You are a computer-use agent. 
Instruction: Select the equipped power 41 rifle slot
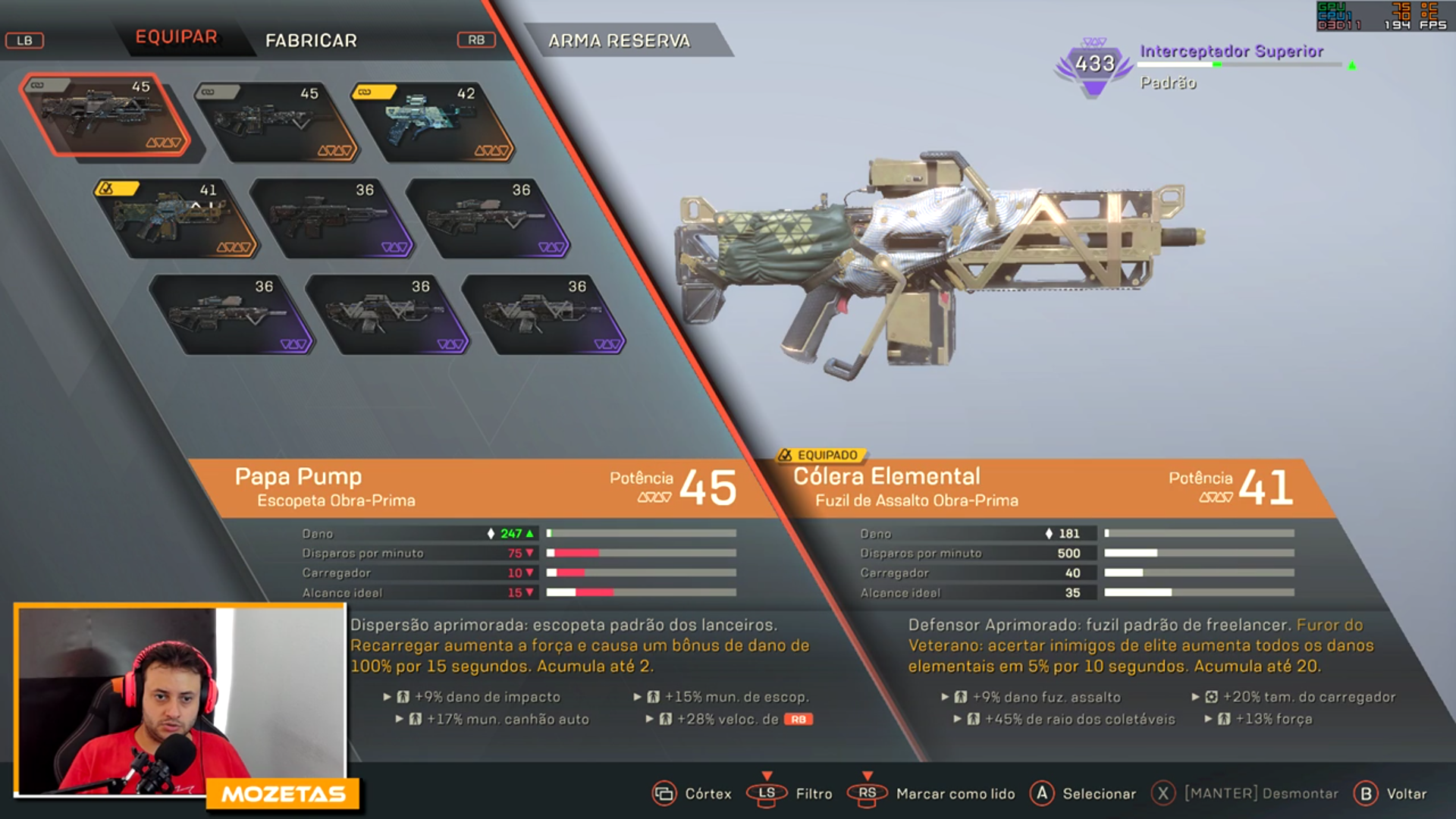[176, 218]
